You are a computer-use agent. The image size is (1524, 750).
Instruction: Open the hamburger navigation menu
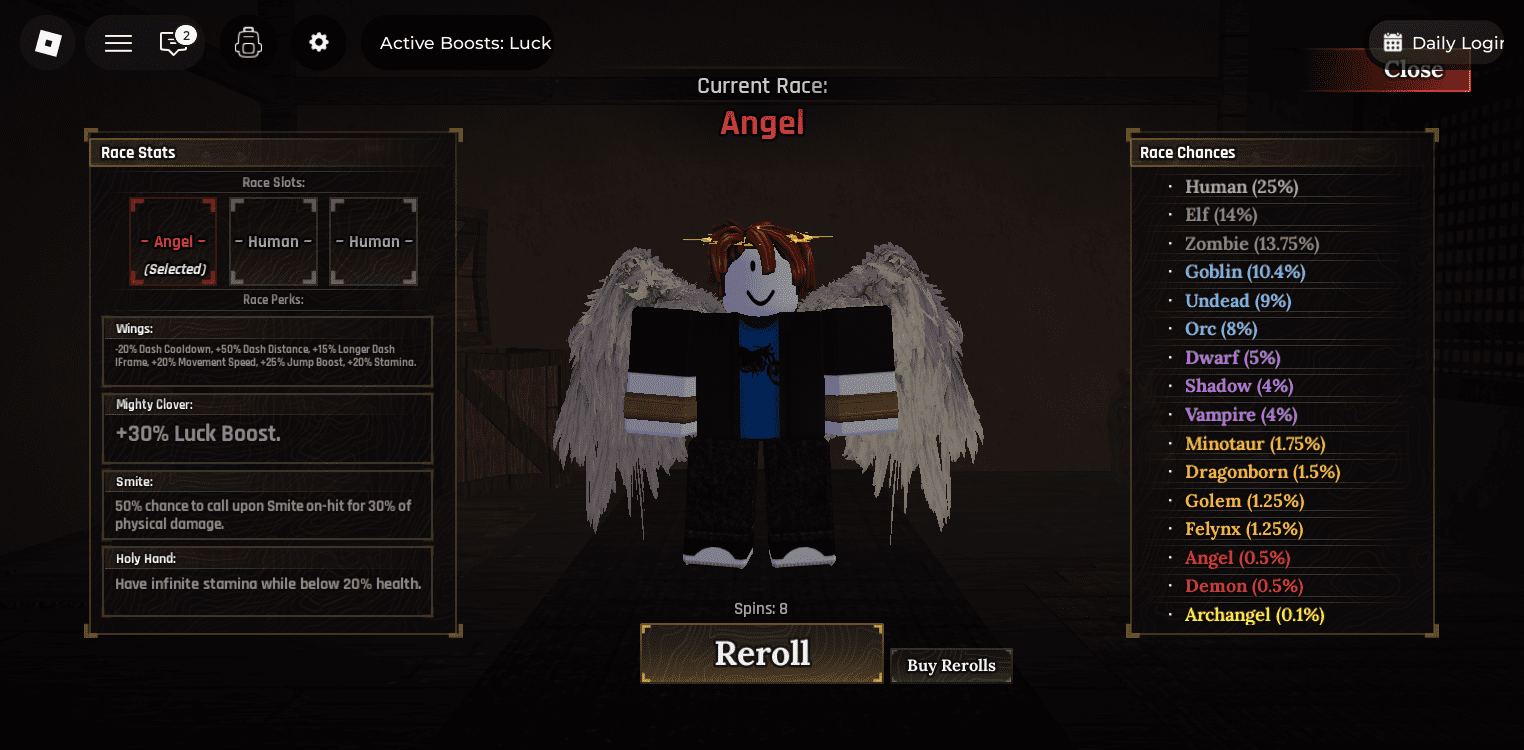(x=117, y=43)
